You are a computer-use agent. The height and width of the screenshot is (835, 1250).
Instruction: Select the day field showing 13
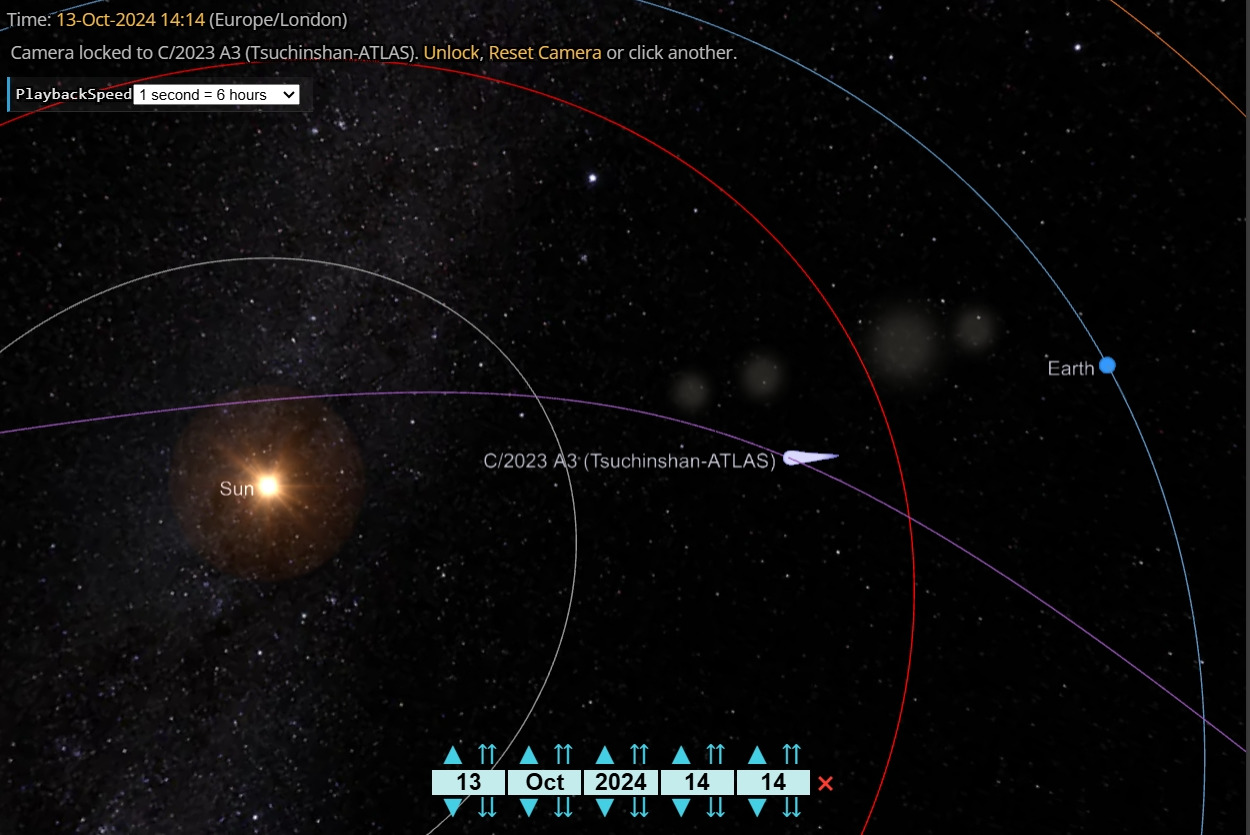pos(468,782)
